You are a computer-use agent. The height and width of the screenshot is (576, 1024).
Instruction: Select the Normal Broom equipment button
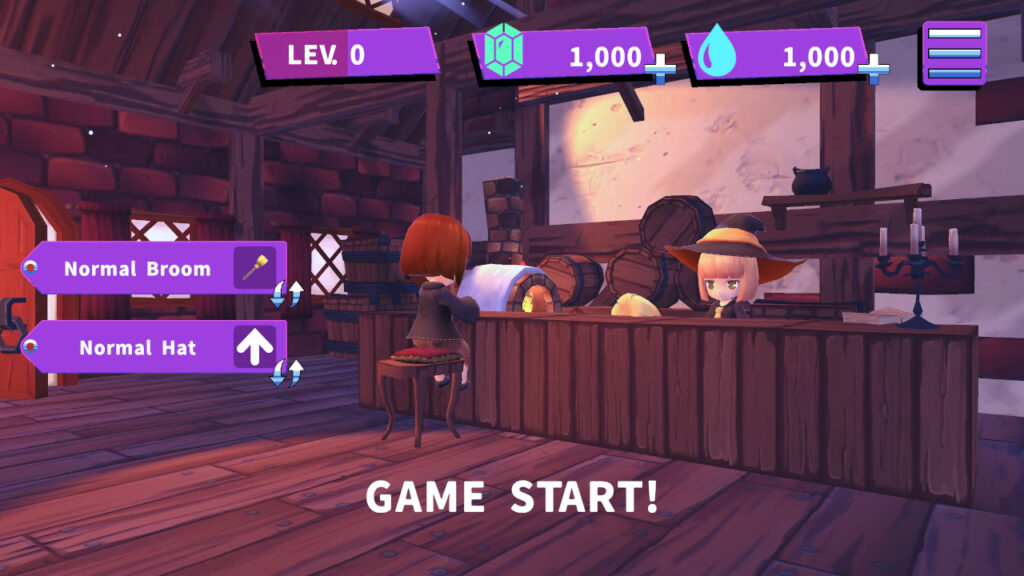(x=150, y=268)
